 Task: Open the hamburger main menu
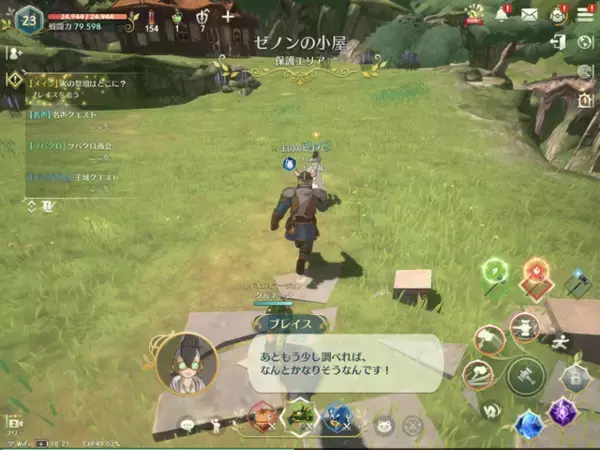click(585, 13)
